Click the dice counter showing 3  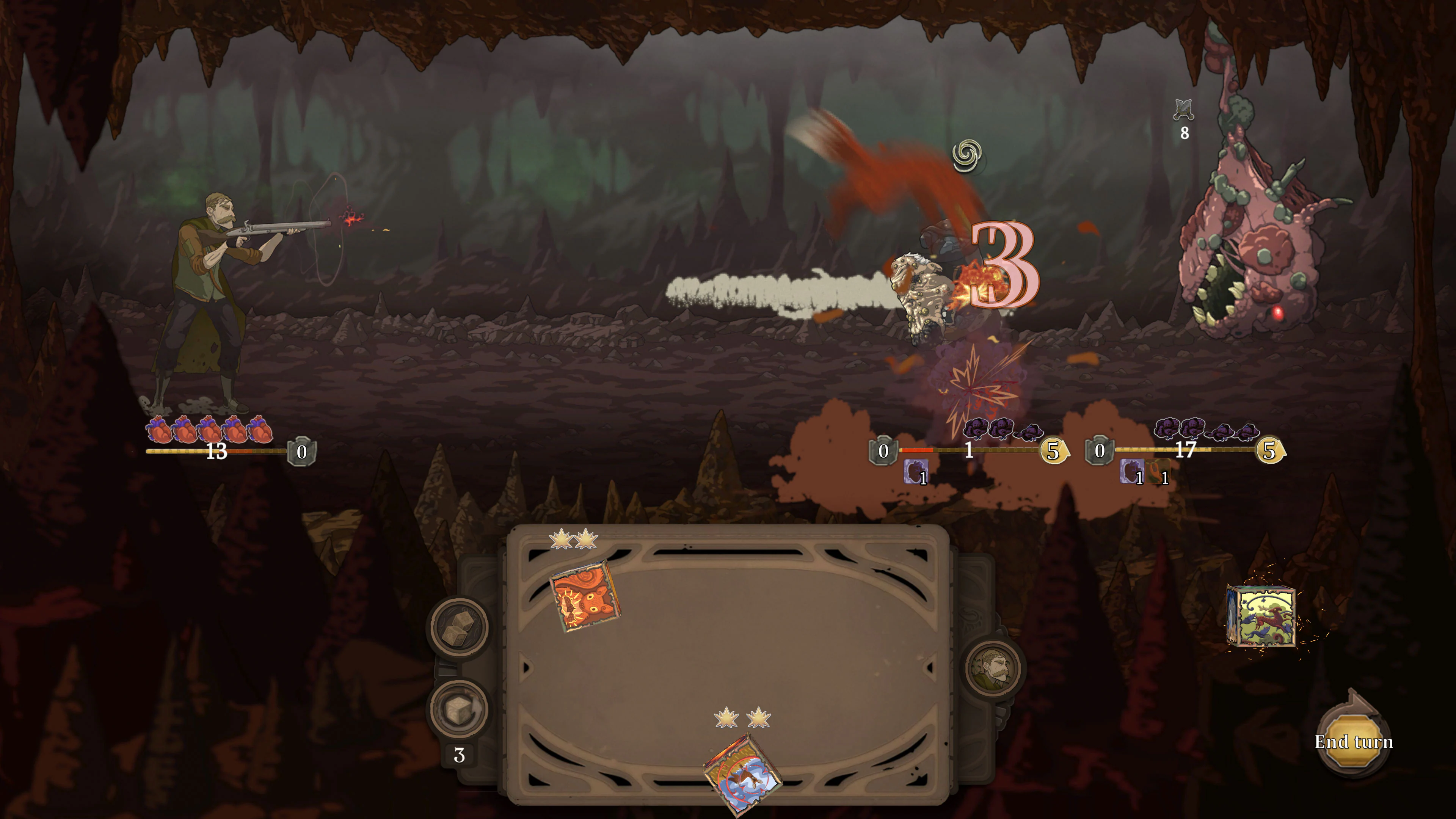(460, 755)
